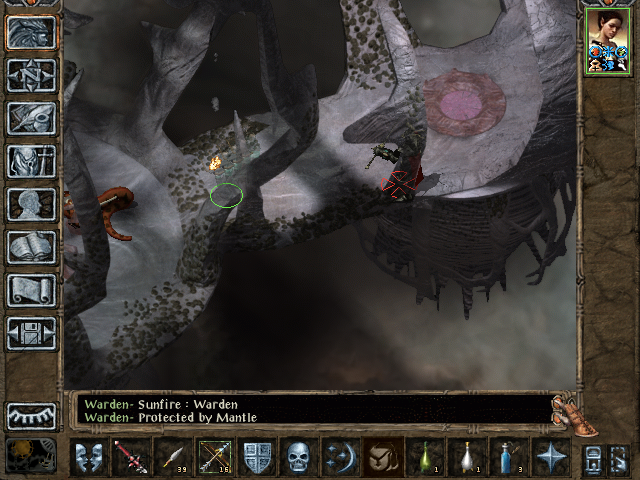Toggle pause with the clock button
640x480 pixels.
(x=31, y=455)
